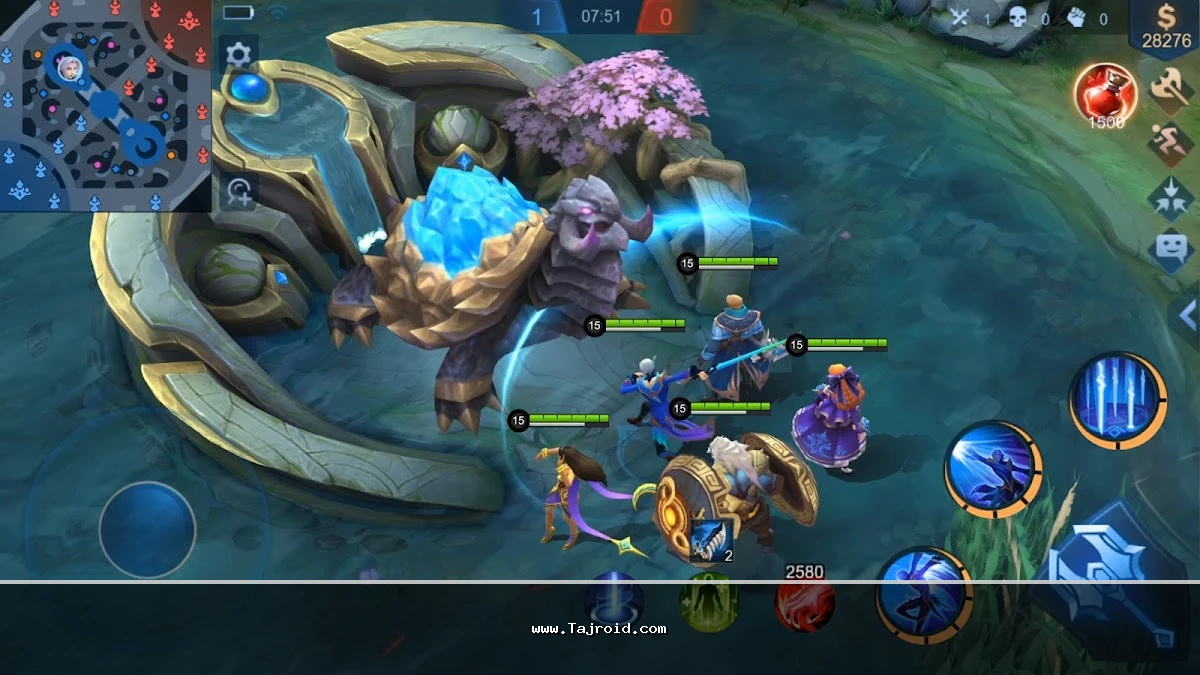Select the claw buff icon marked 2

[709, 540]
